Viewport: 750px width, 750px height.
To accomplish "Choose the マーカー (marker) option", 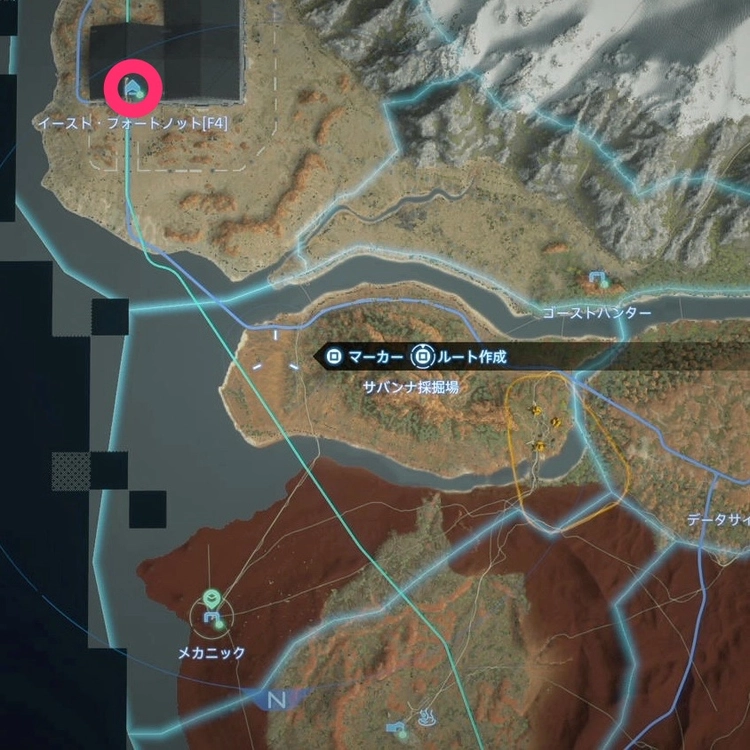I will [x=367, y=356].
